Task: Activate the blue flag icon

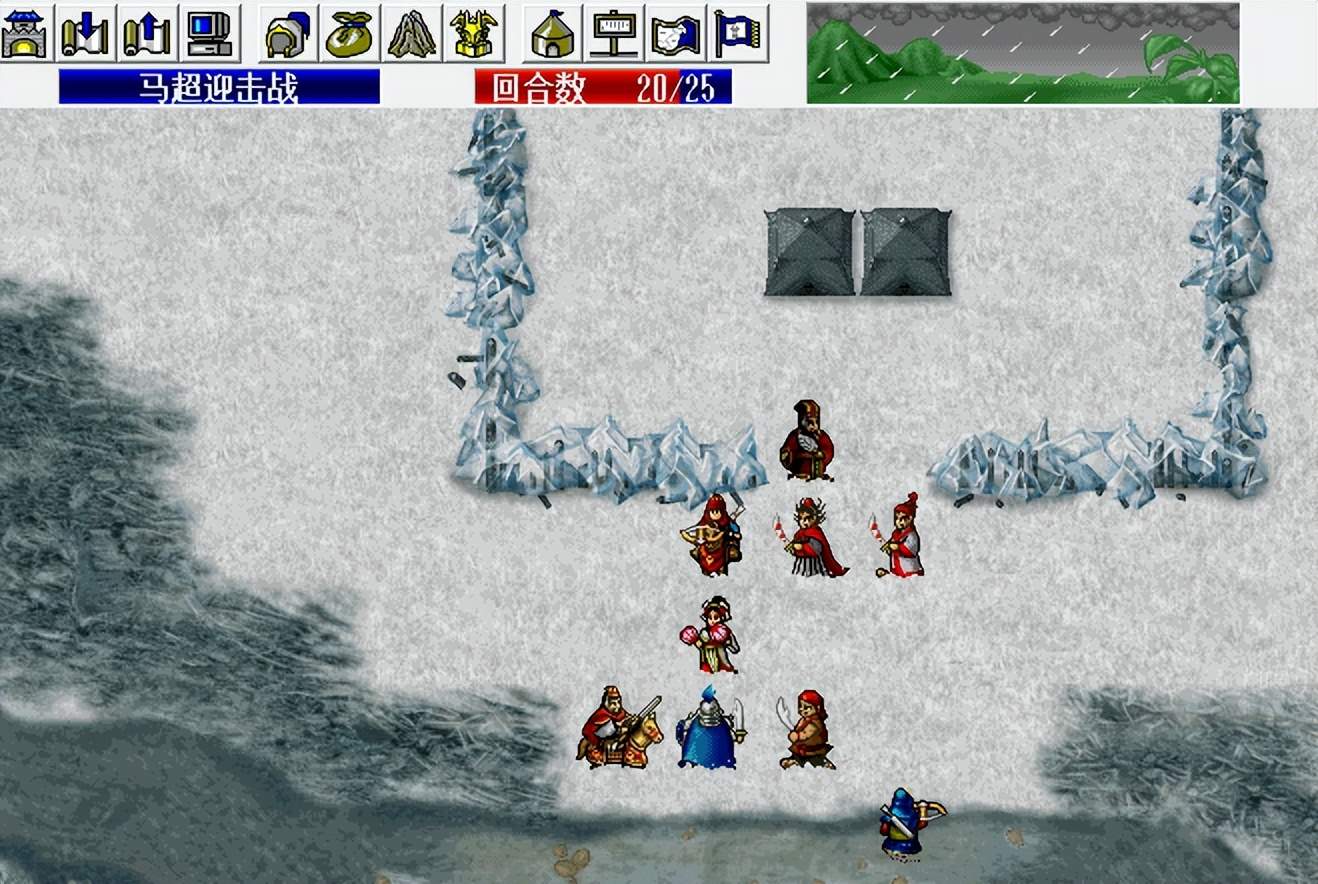Action: pos(738,33)
